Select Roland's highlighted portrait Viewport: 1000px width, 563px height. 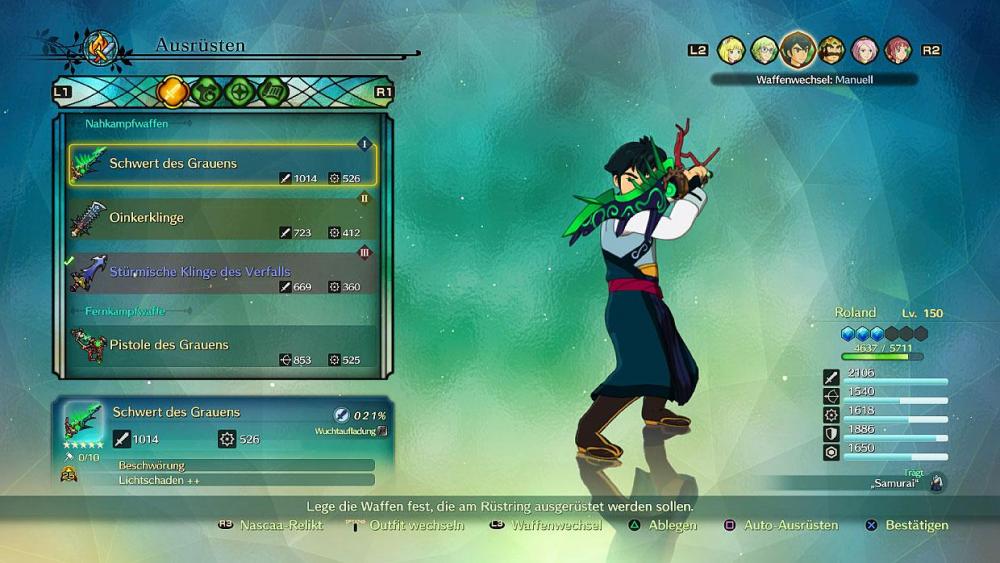coord(797,48)
